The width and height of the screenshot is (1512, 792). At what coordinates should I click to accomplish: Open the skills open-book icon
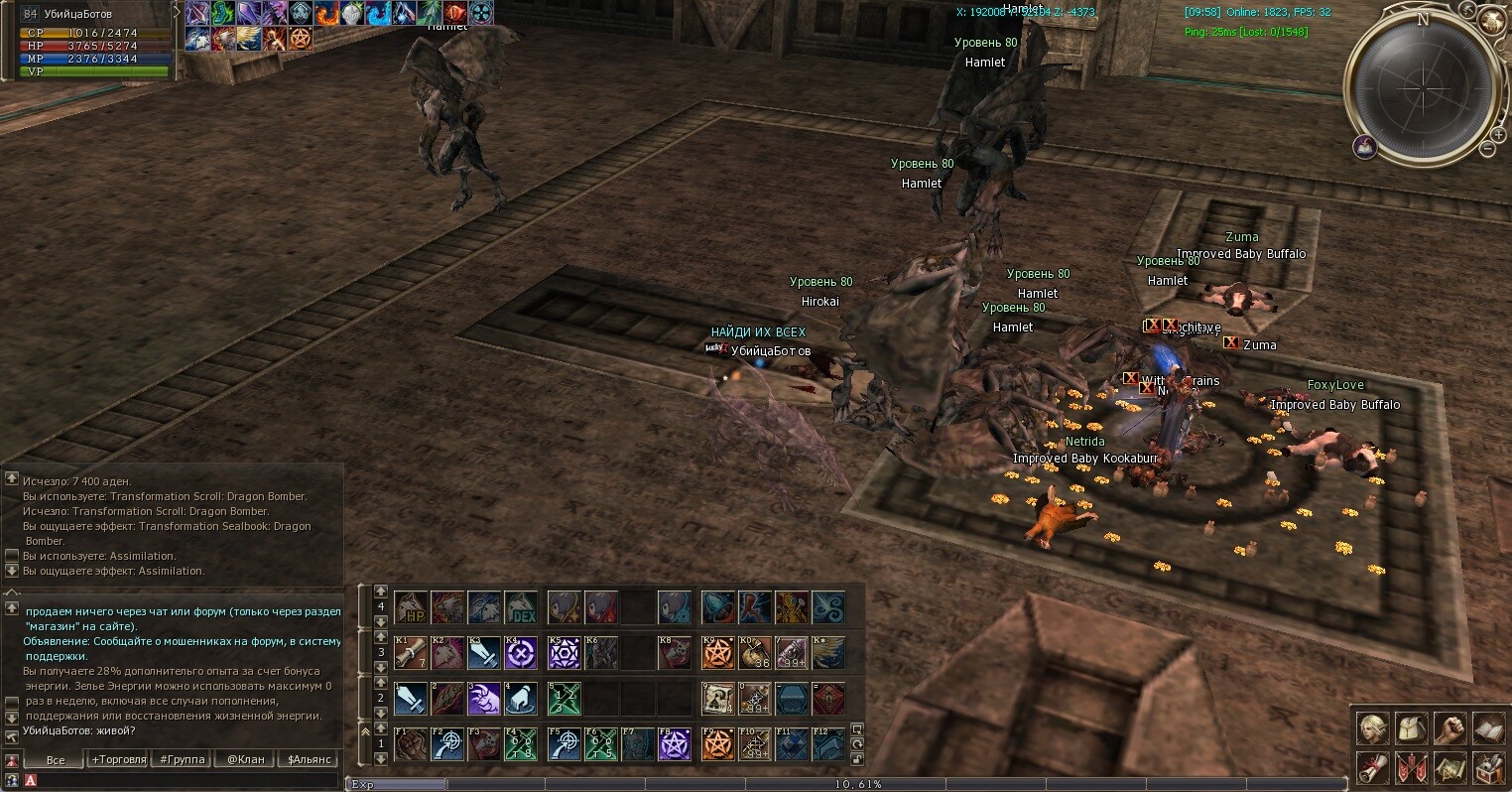[x=1488, y=728]
